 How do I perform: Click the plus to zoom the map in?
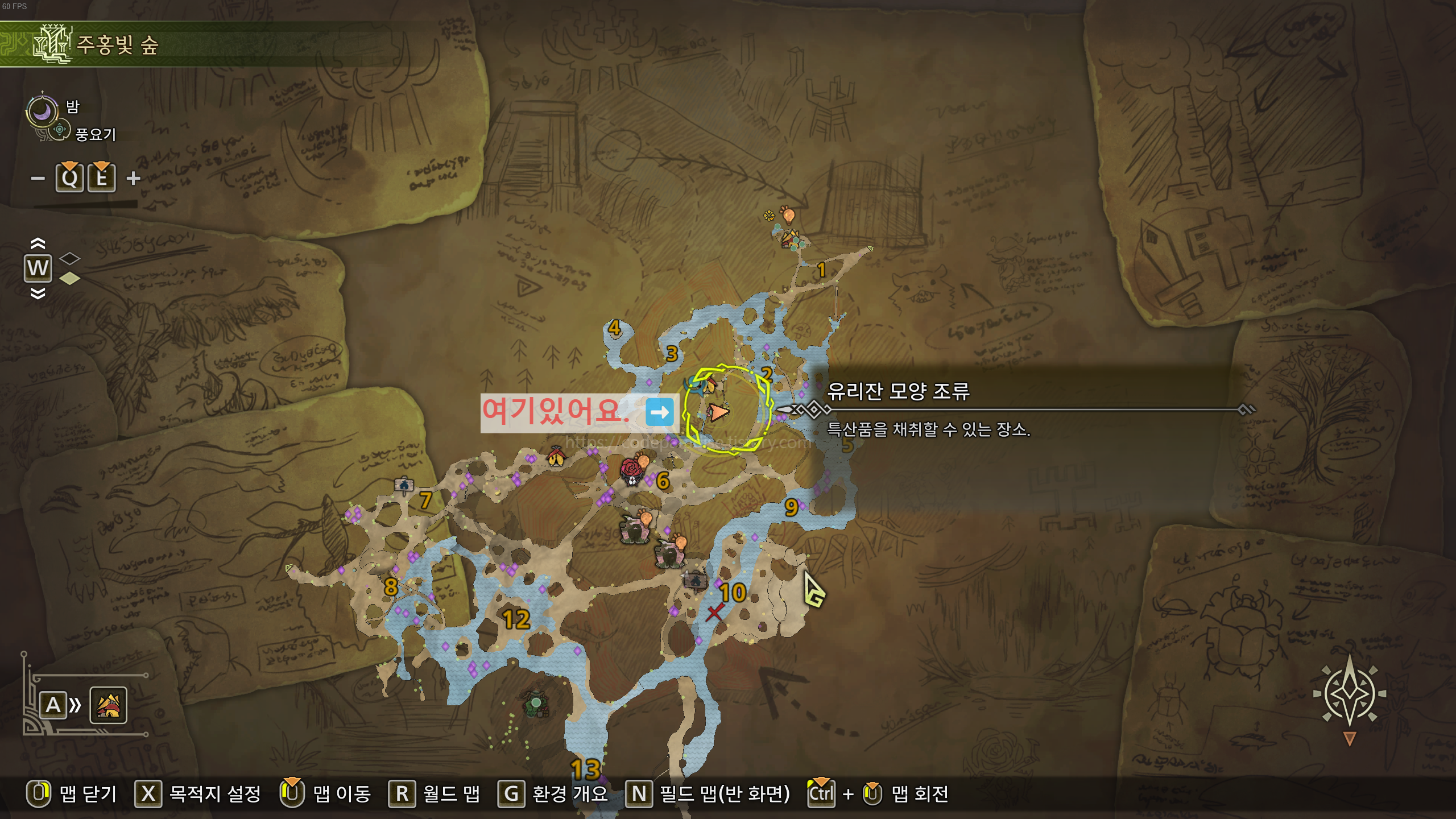pyautogui.click(x=134, y=178)
